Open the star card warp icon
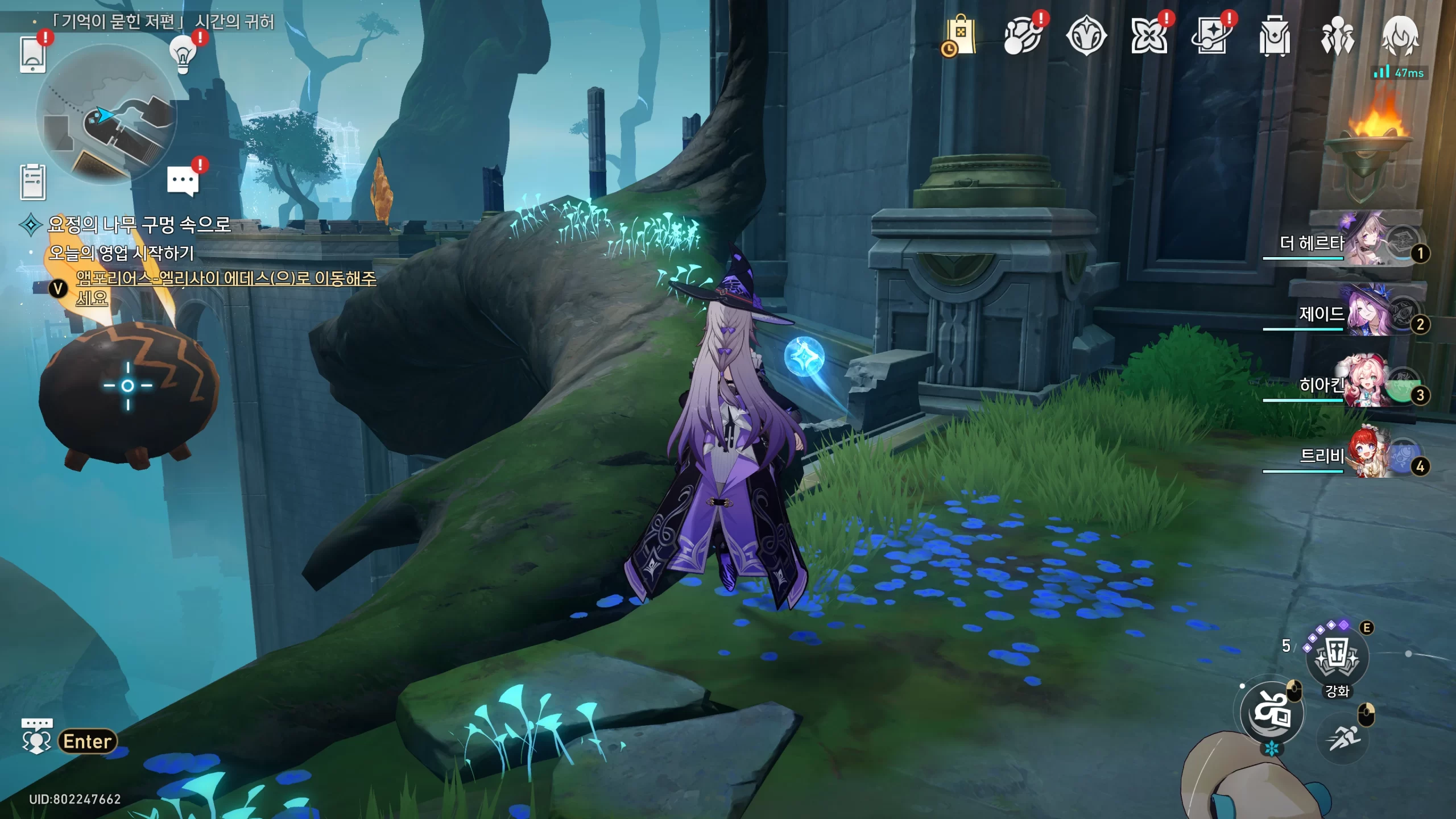Screen dimensions: 1456x819 [1211, 36]
